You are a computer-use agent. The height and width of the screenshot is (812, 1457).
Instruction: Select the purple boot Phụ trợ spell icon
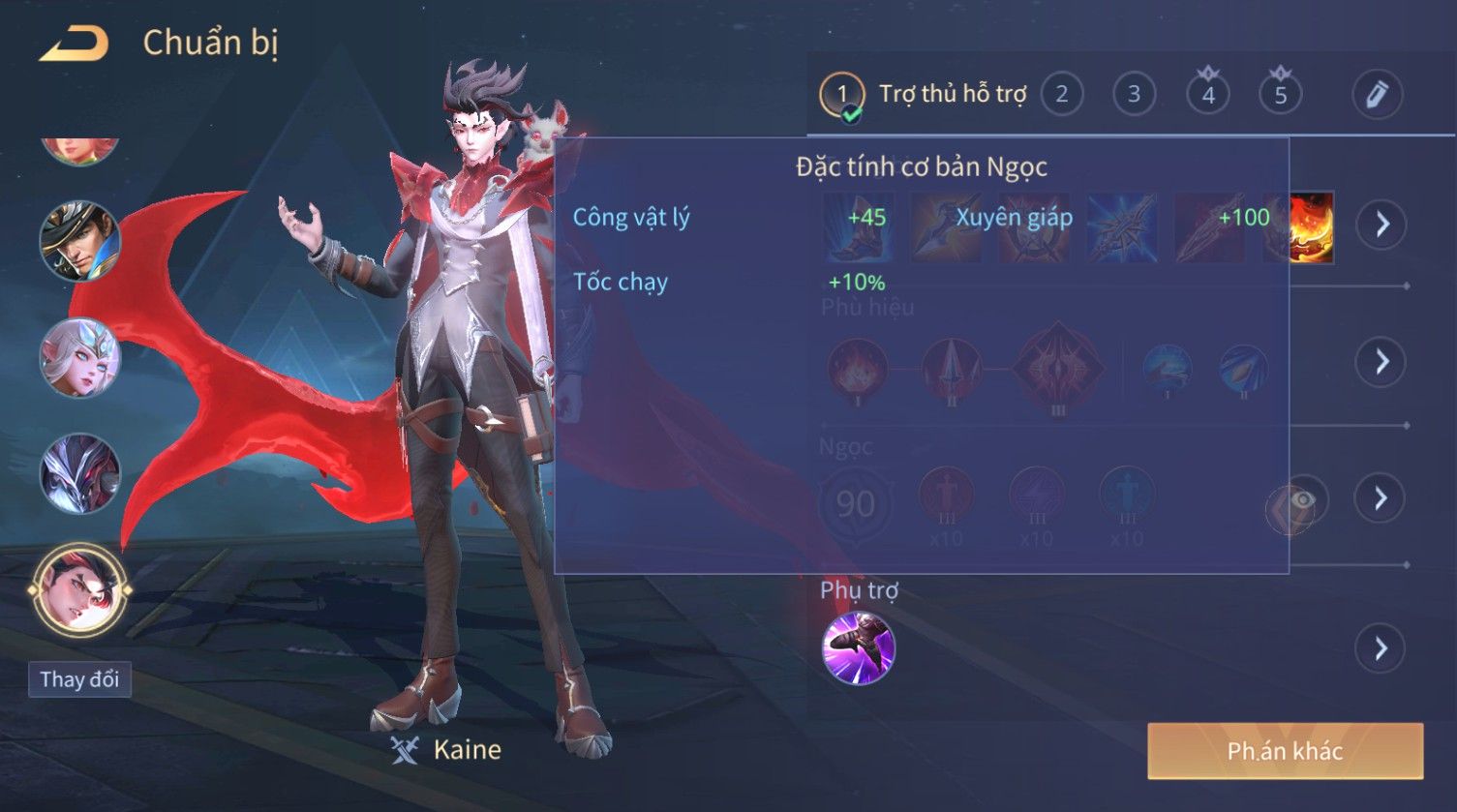858,648
